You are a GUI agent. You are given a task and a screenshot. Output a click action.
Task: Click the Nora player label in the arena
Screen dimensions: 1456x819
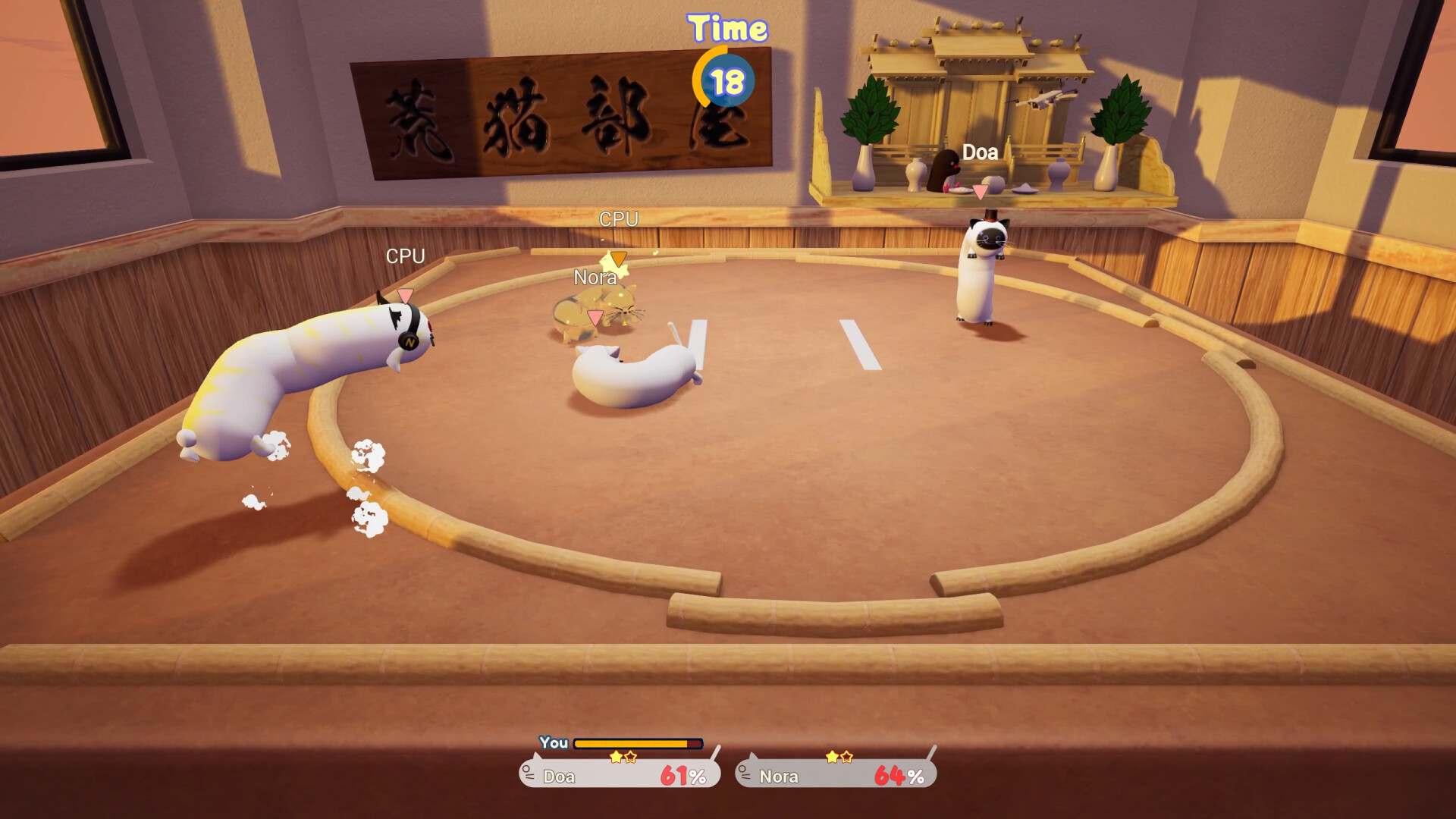pyautogui.click(x=595, y=278)
